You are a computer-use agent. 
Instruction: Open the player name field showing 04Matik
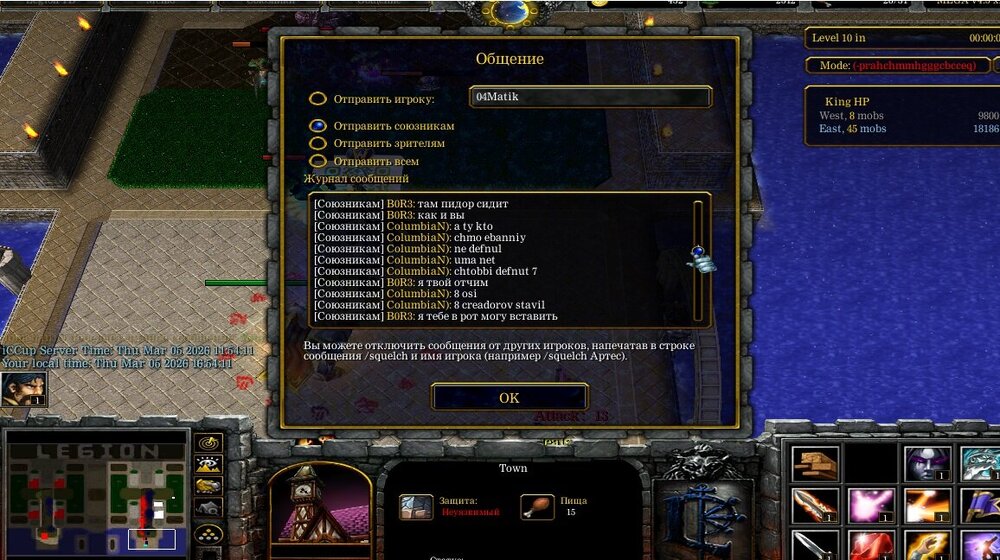point(590,97)
